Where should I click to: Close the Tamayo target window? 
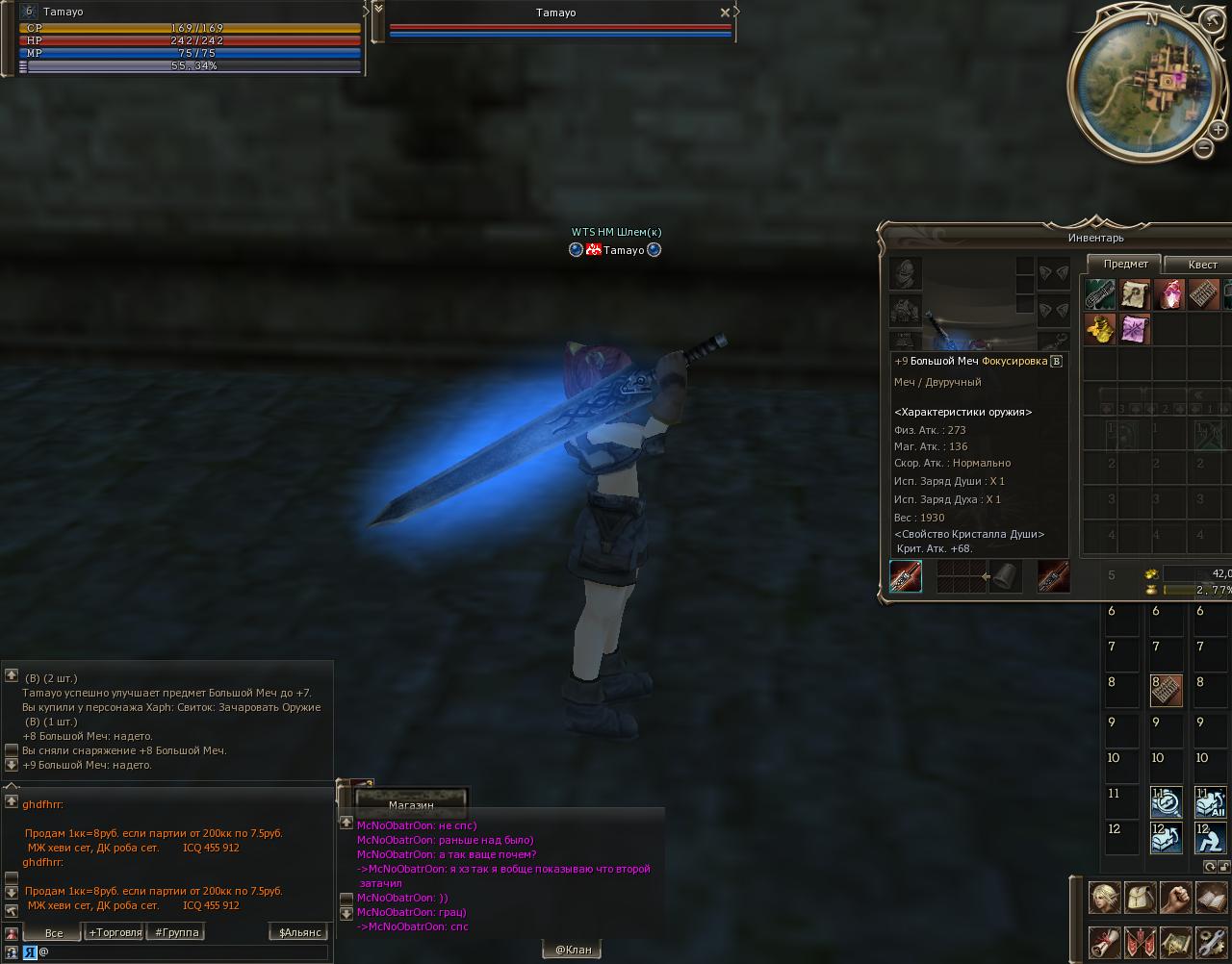pos(725,13)
